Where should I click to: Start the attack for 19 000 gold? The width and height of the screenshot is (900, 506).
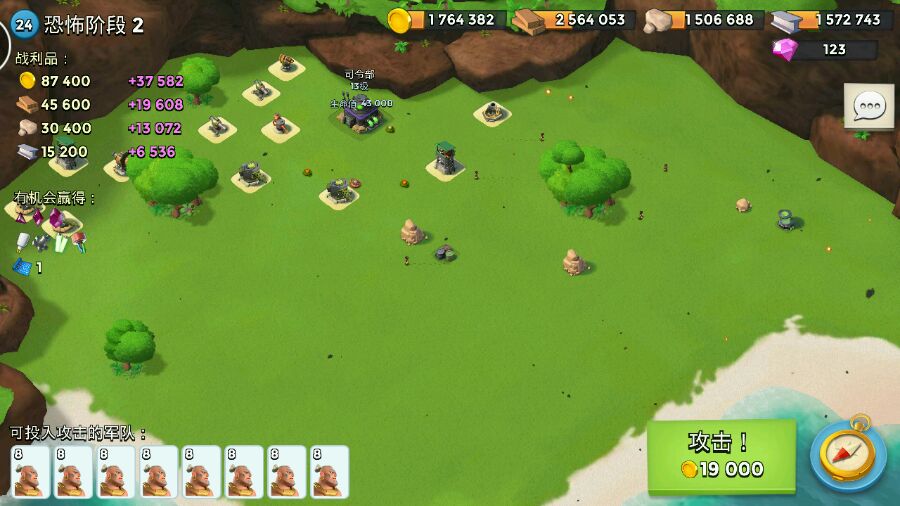pyautogui.click(x=721, y=456)
